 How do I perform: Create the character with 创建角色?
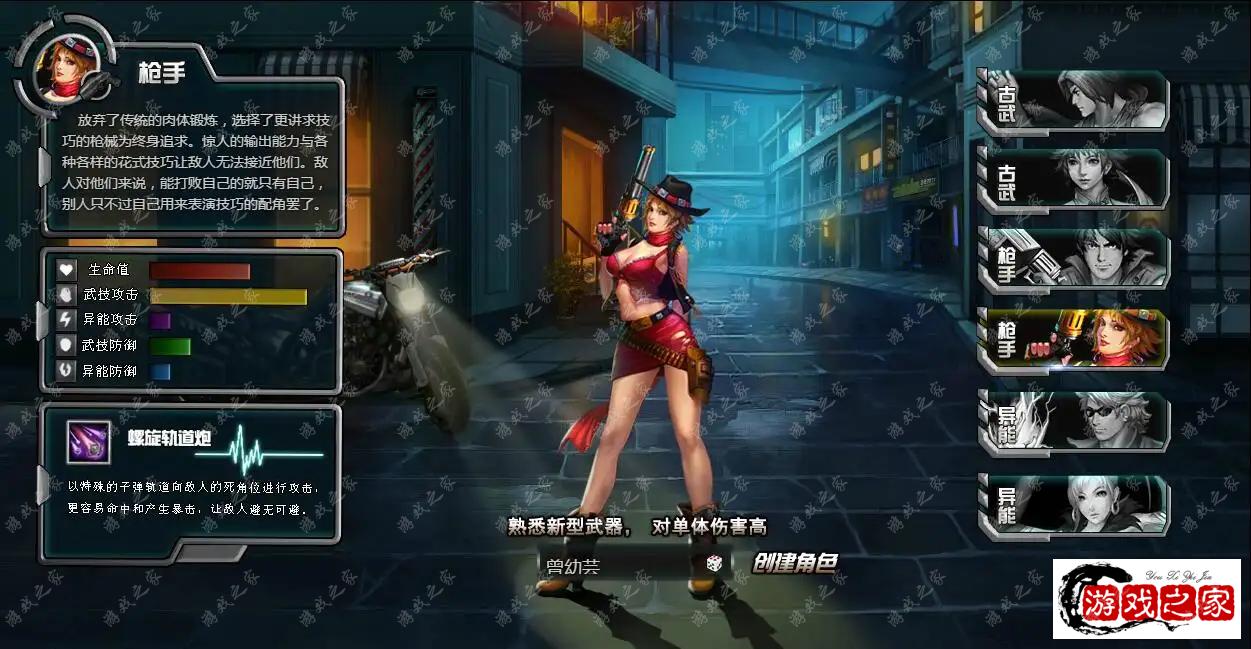794,563
